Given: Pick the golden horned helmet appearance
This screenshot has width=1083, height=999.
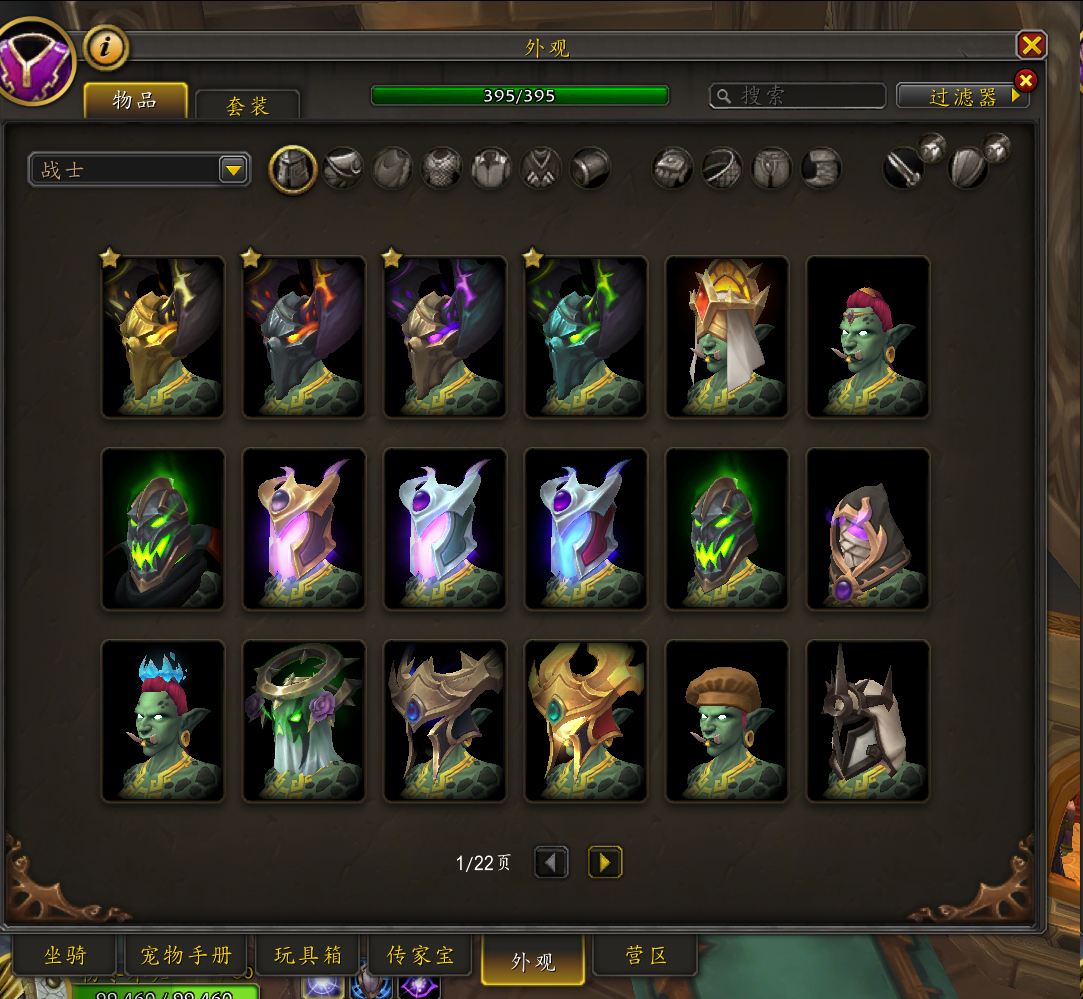Looking at the screenshot, I should (x=163, y=337).
